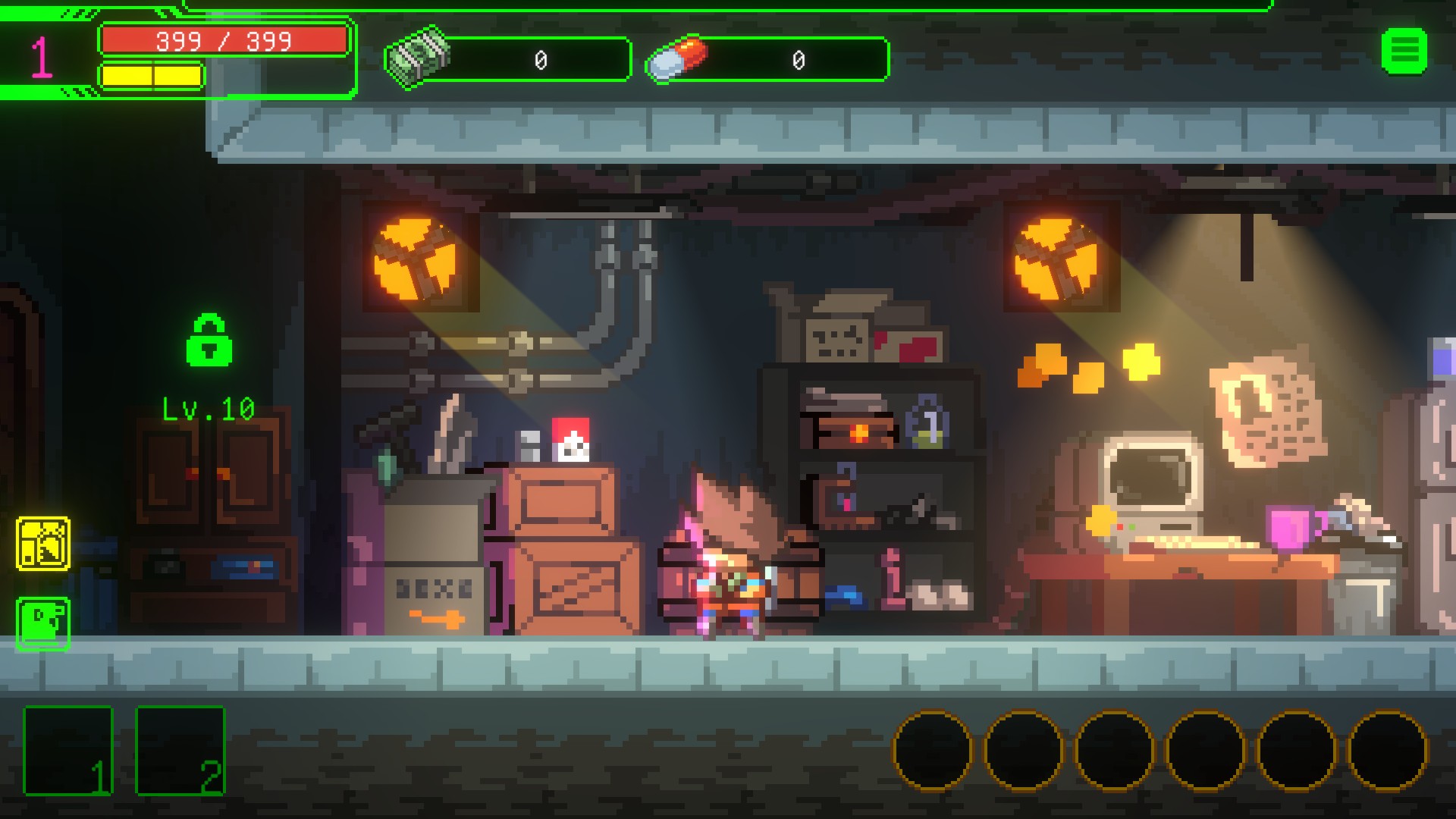
Task: Open the yellow map panel icon
Action: (x=43, y=544)
